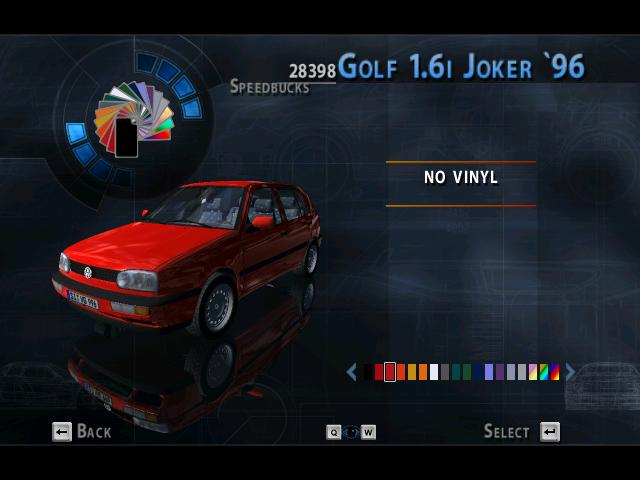This screenshot has height=480, width=640.
Task: Confirm with the Select button
Action: (521, 432)
